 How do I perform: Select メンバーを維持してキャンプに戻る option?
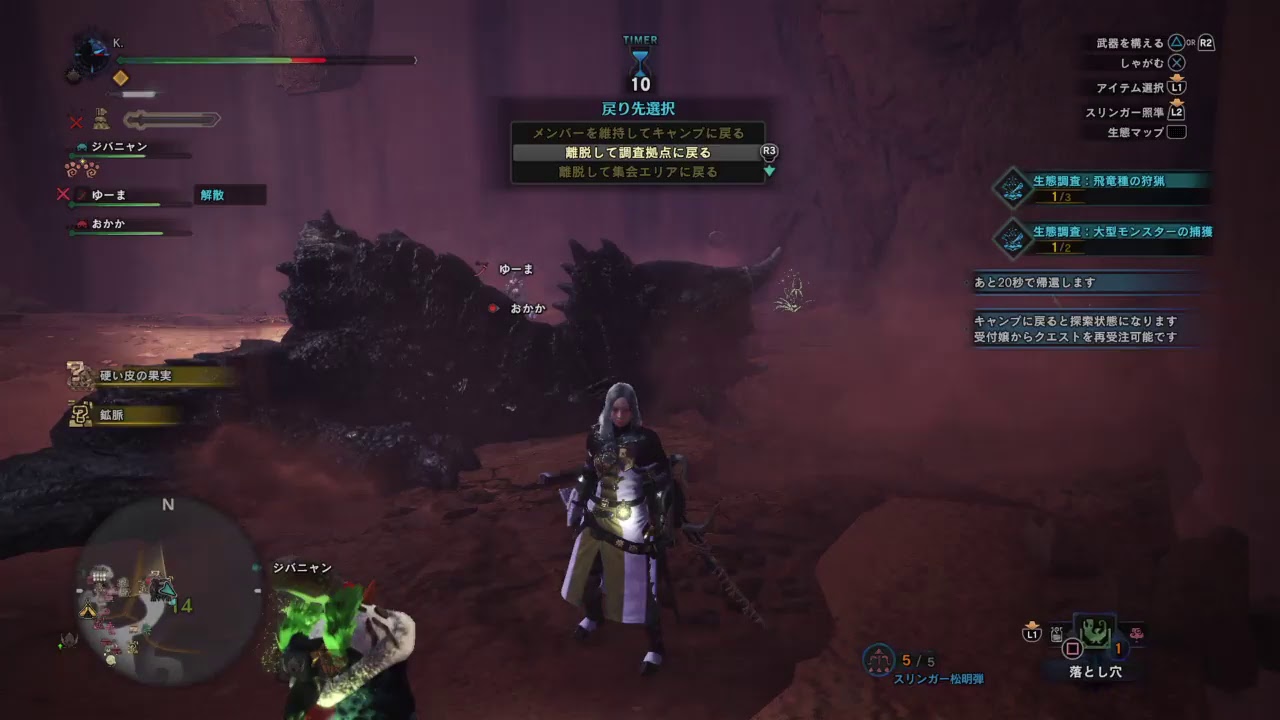click(x=639, y=132)
